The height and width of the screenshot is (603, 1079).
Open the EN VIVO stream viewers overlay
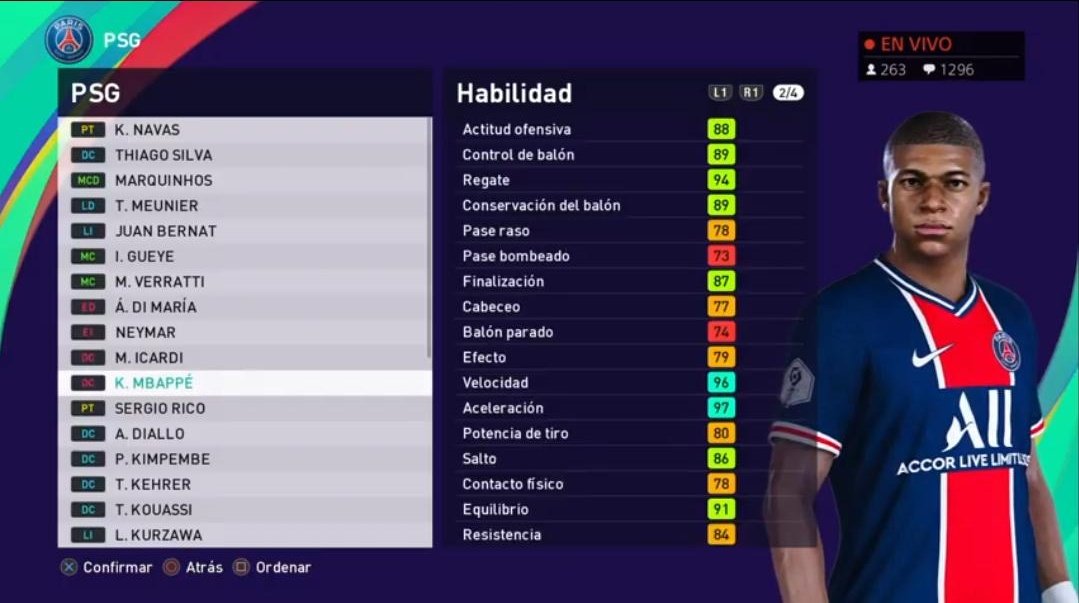[940, 57]
